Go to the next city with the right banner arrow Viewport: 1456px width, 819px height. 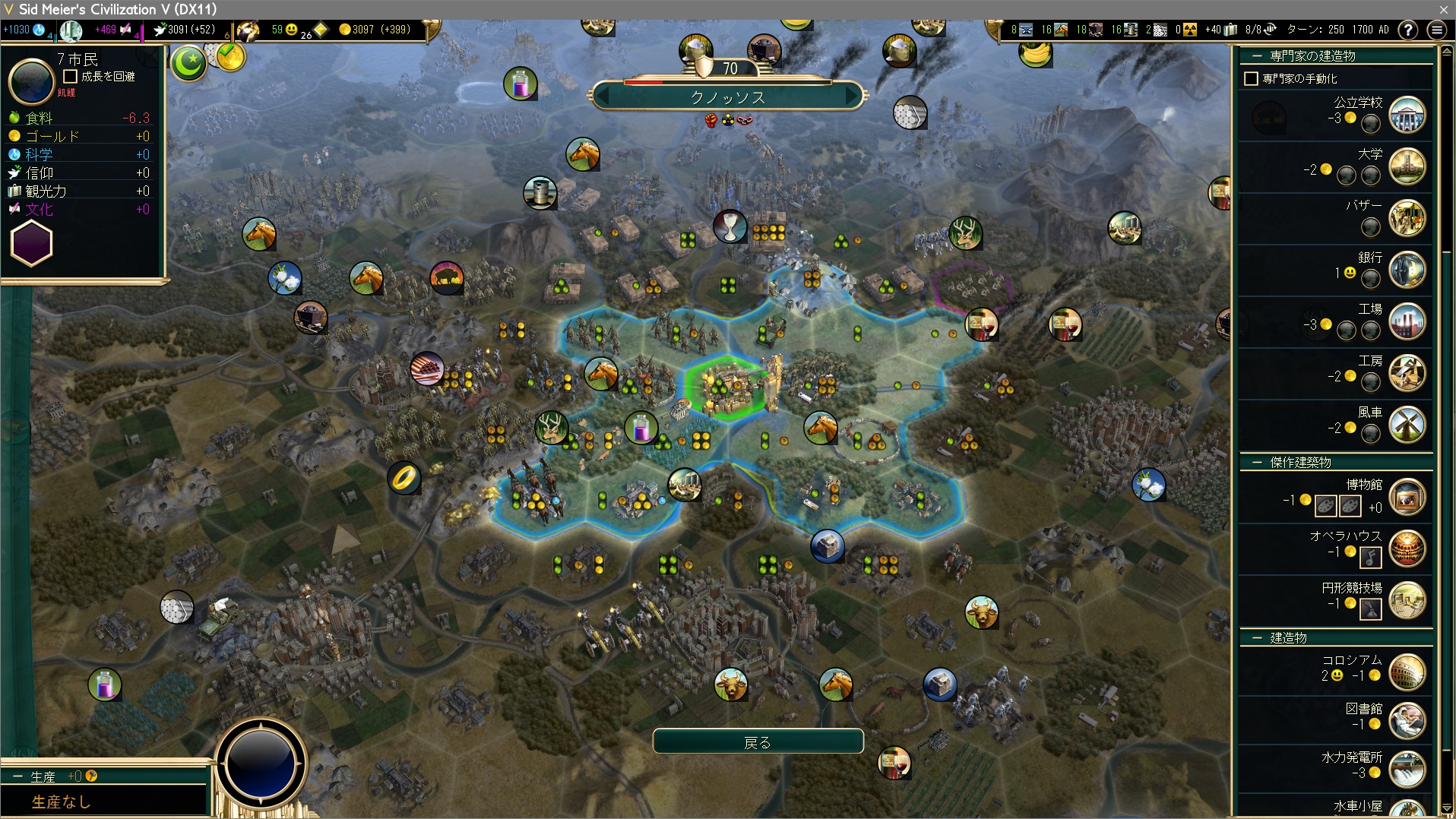(851, 97)
